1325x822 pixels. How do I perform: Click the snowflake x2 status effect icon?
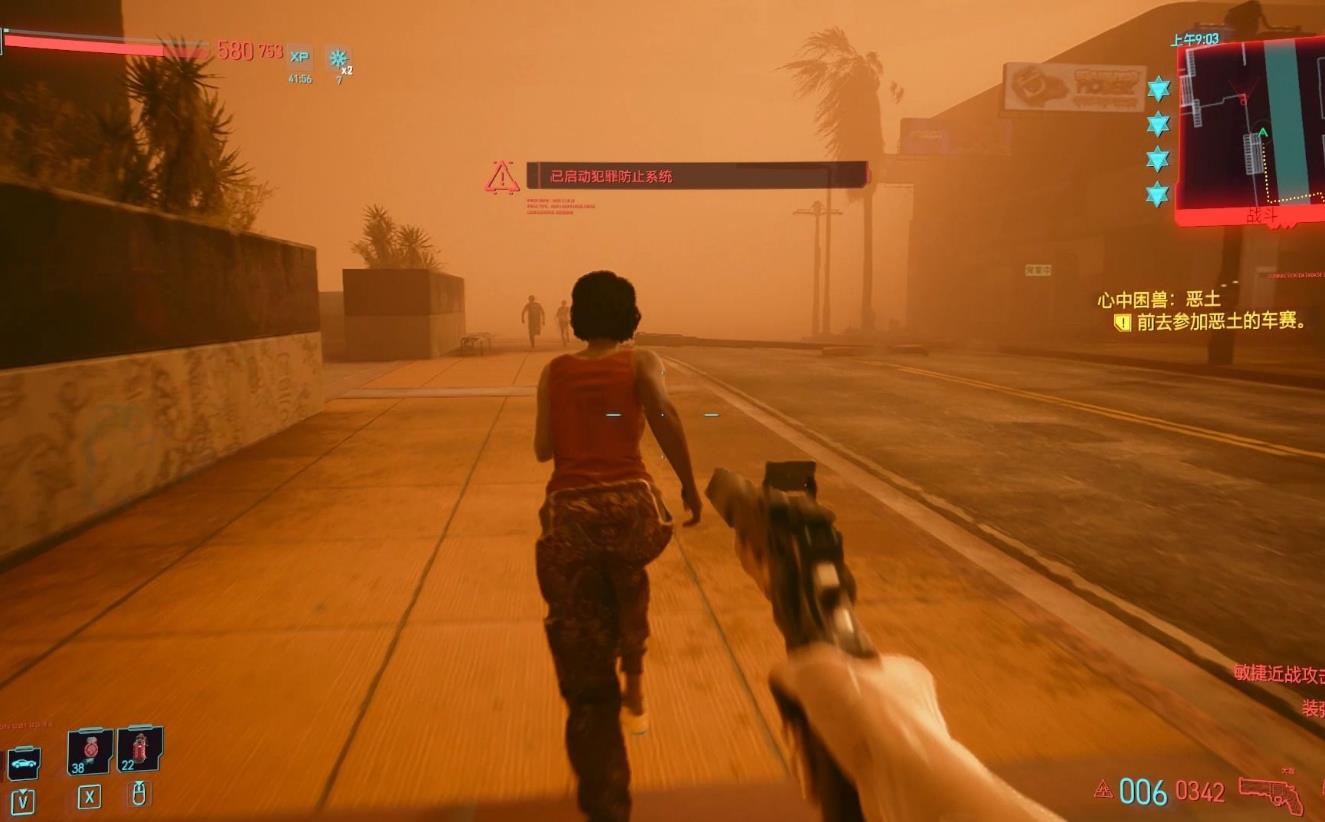tap(338, 58)
